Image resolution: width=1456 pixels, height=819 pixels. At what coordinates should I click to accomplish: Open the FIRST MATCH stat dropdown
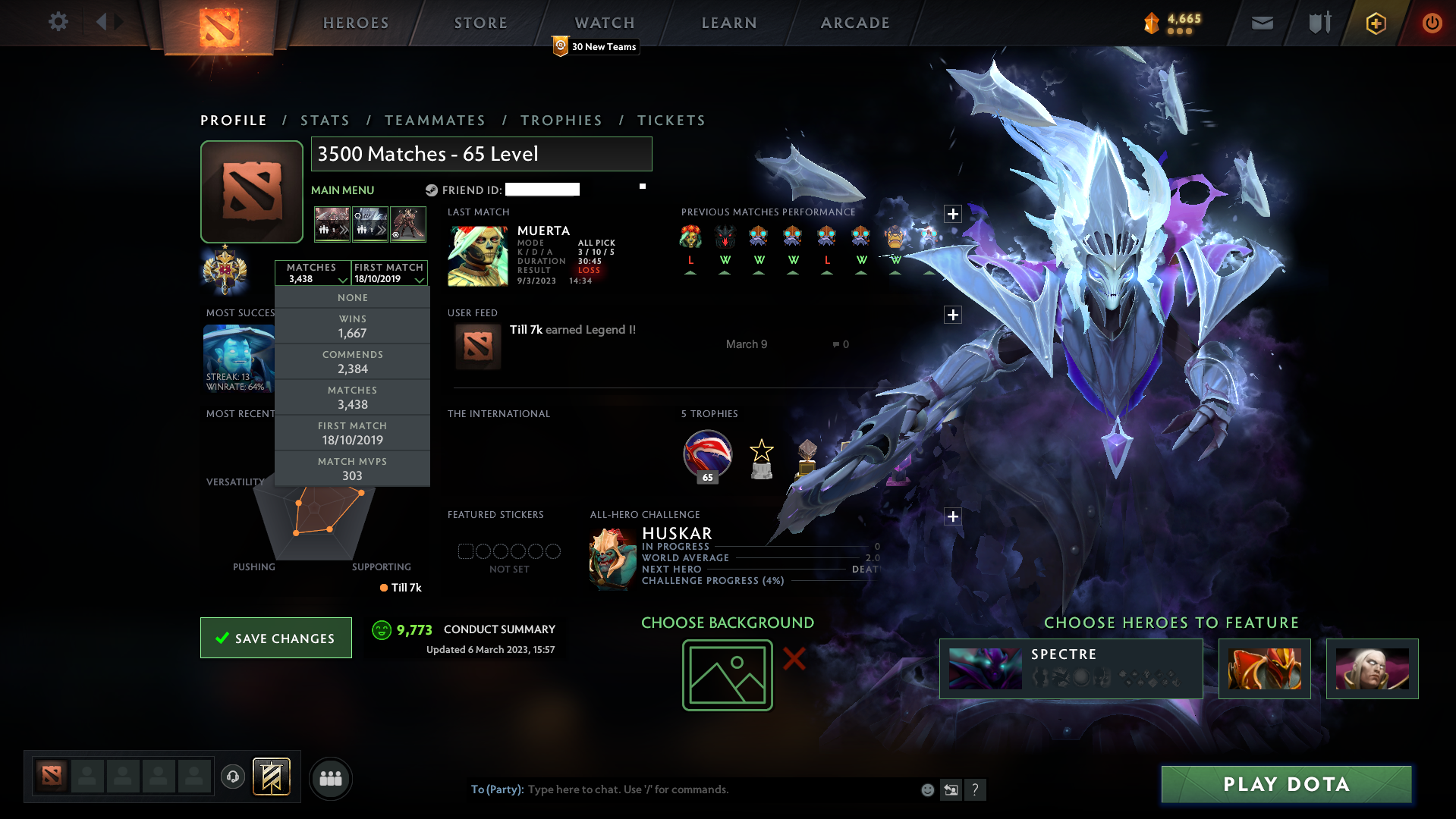pyautogui.click(x=388, y=272)
